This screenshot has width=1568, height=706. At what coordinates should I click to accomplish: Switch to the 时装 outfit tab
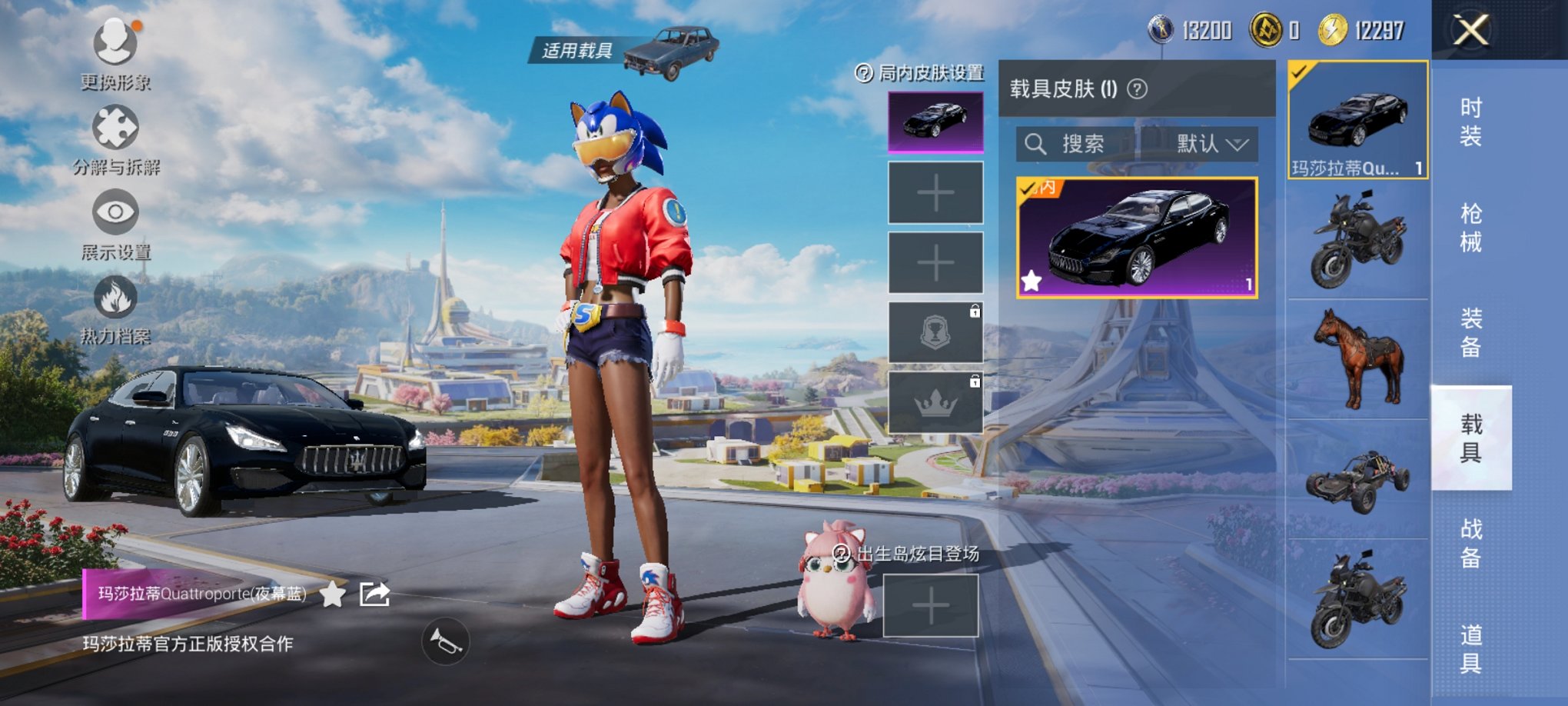tap(1470, 122)
